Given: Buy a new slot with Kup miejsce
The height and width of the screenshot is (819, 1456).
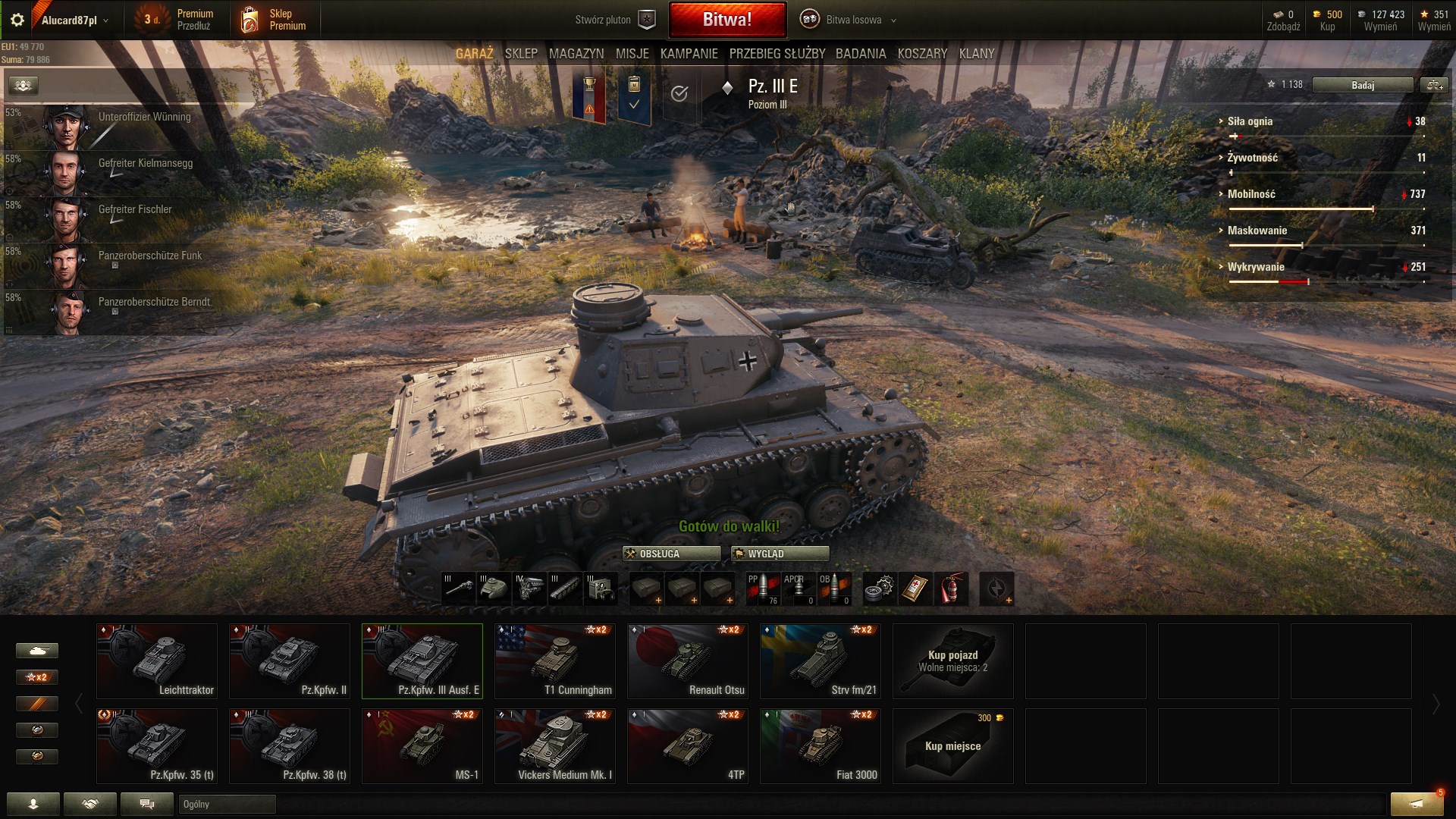Looking at the screenshot, I should tap(952, 745).
